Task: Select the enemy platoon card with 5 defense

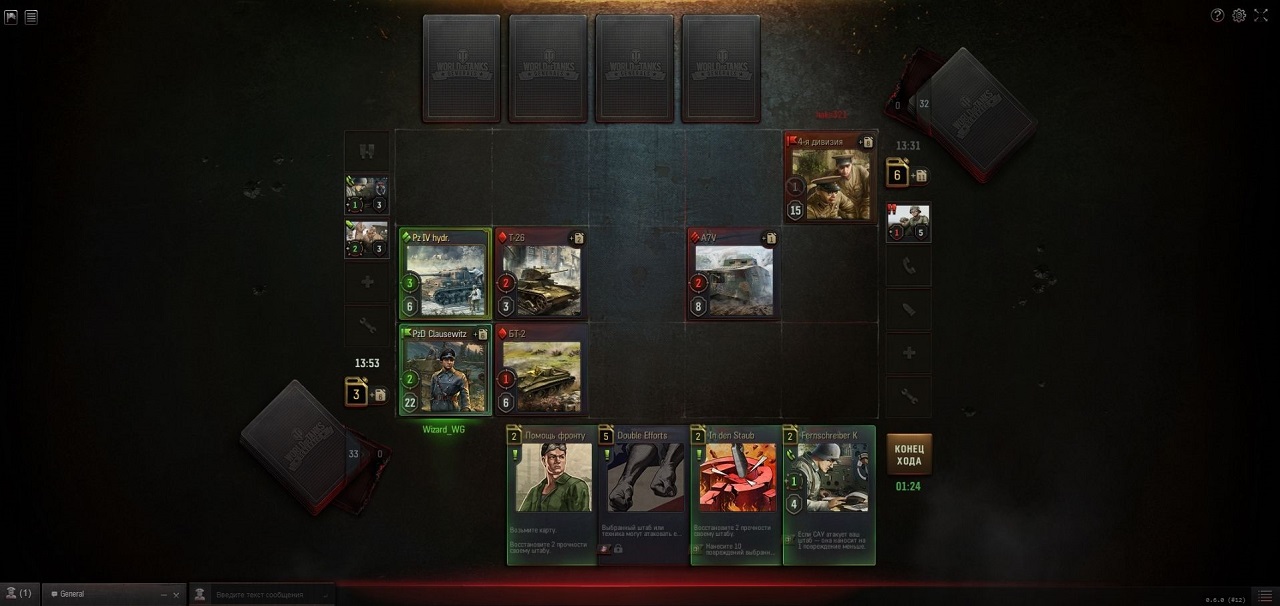Action: (908, 222)
